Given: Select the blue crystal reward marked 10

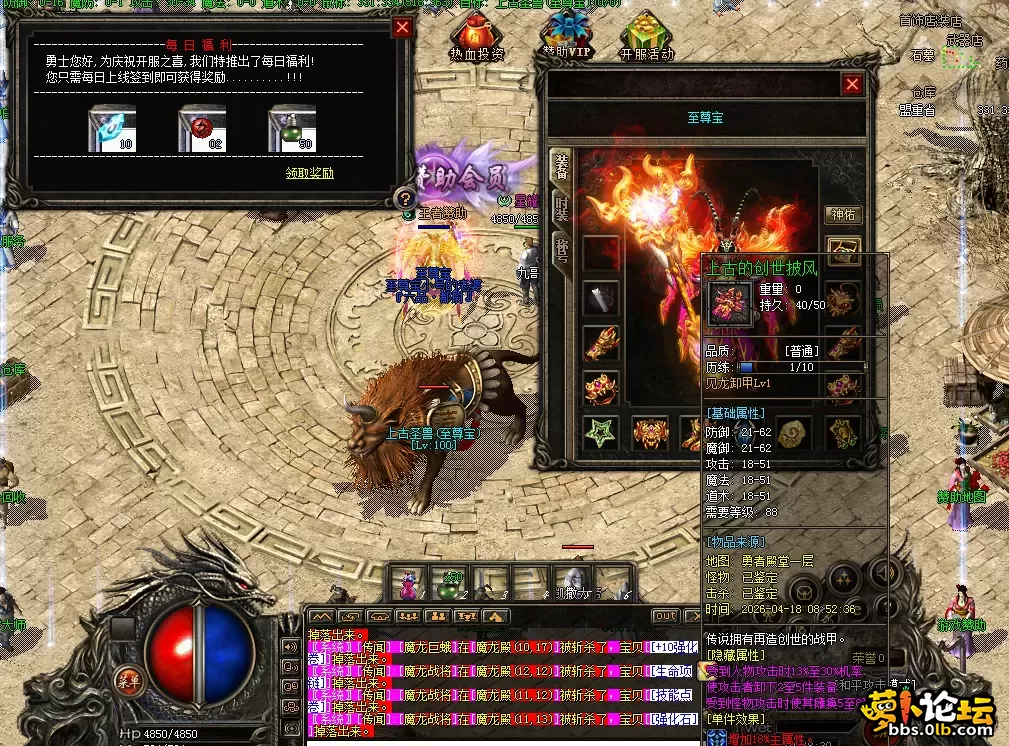Looking at the screenshot, I should (112, 128).
